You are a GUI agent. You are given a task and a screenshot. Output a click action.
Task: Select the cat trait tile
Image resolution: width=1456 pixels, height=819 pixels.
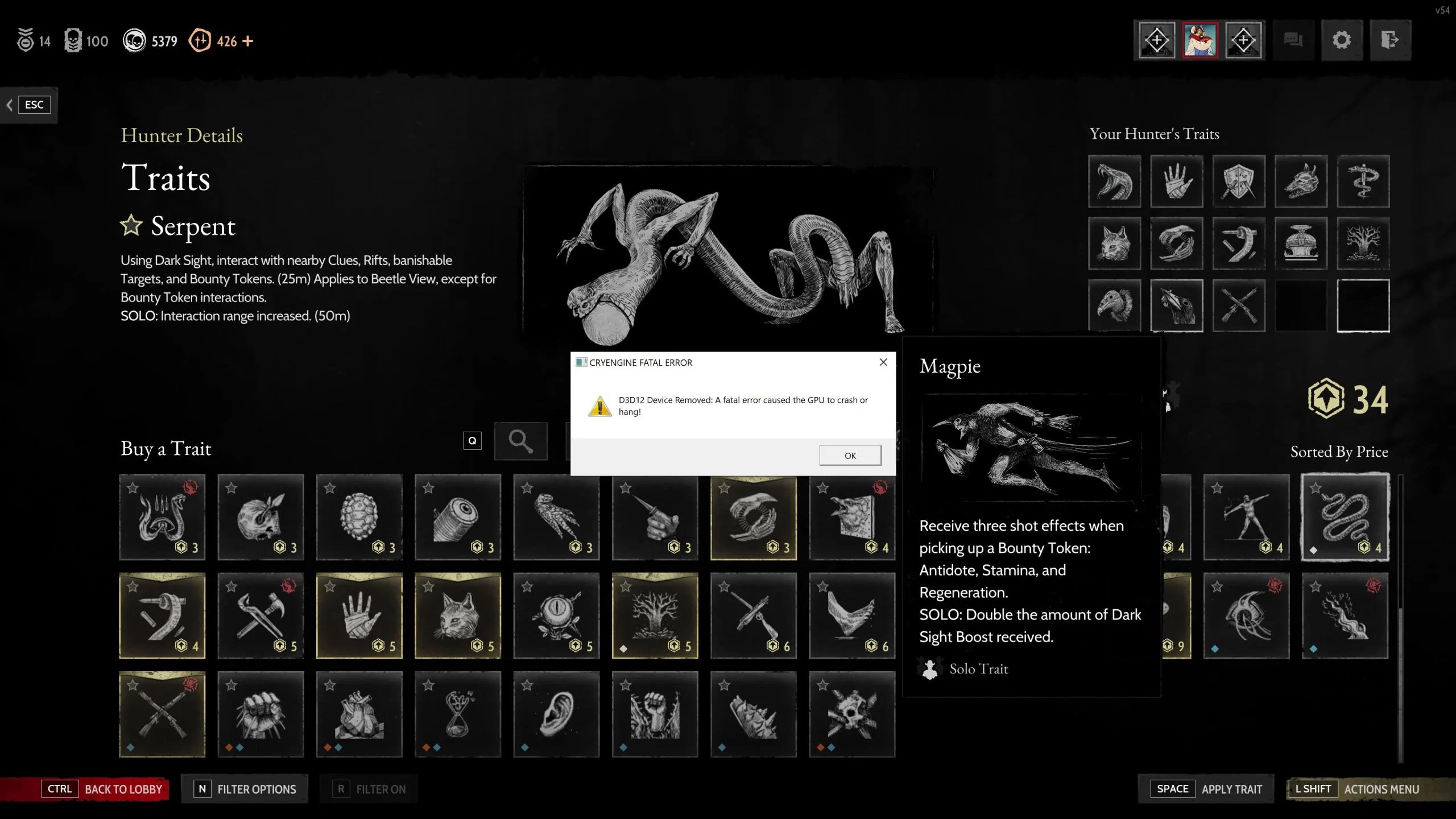pos(457,616)
